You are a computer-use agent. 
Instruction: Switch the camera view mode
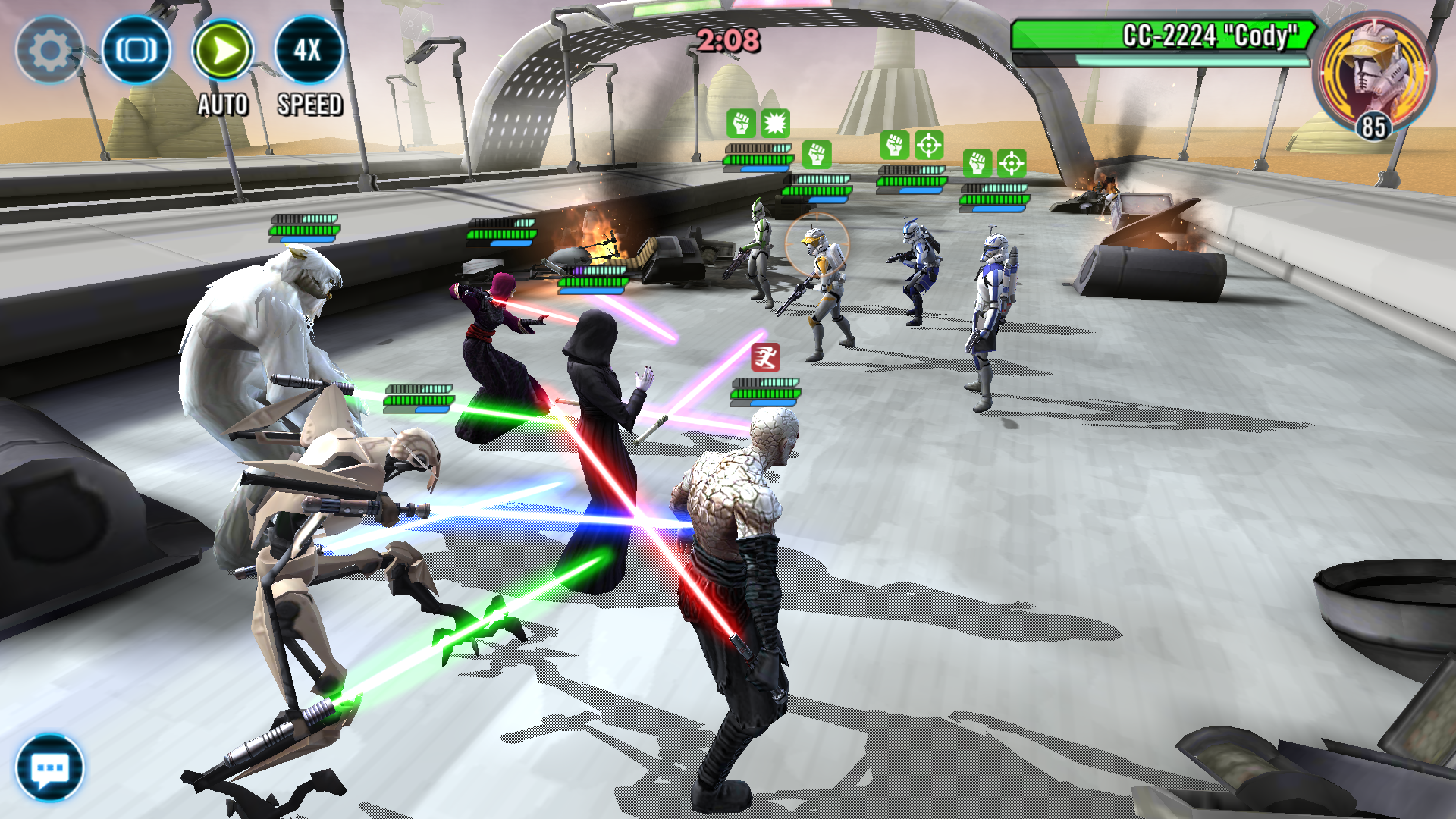tap(136, 50)
